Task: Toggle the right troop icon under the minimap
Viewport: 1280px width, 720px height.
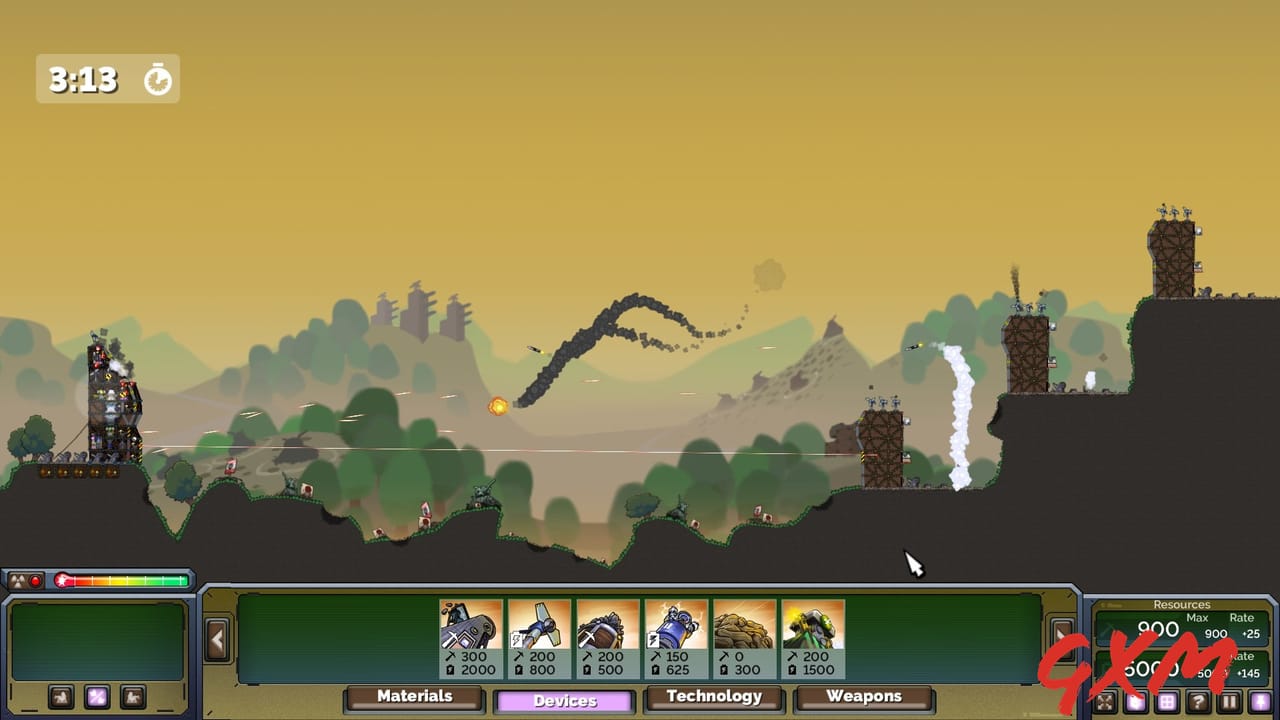Action: [x=131, y=695]
